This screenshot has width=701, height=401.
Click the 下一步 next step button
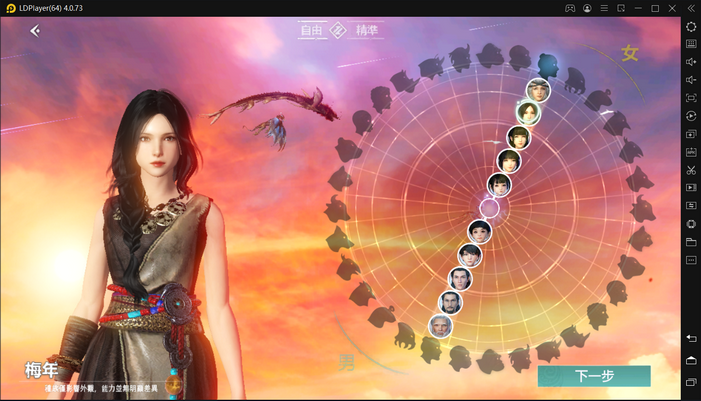click(594, 376)
